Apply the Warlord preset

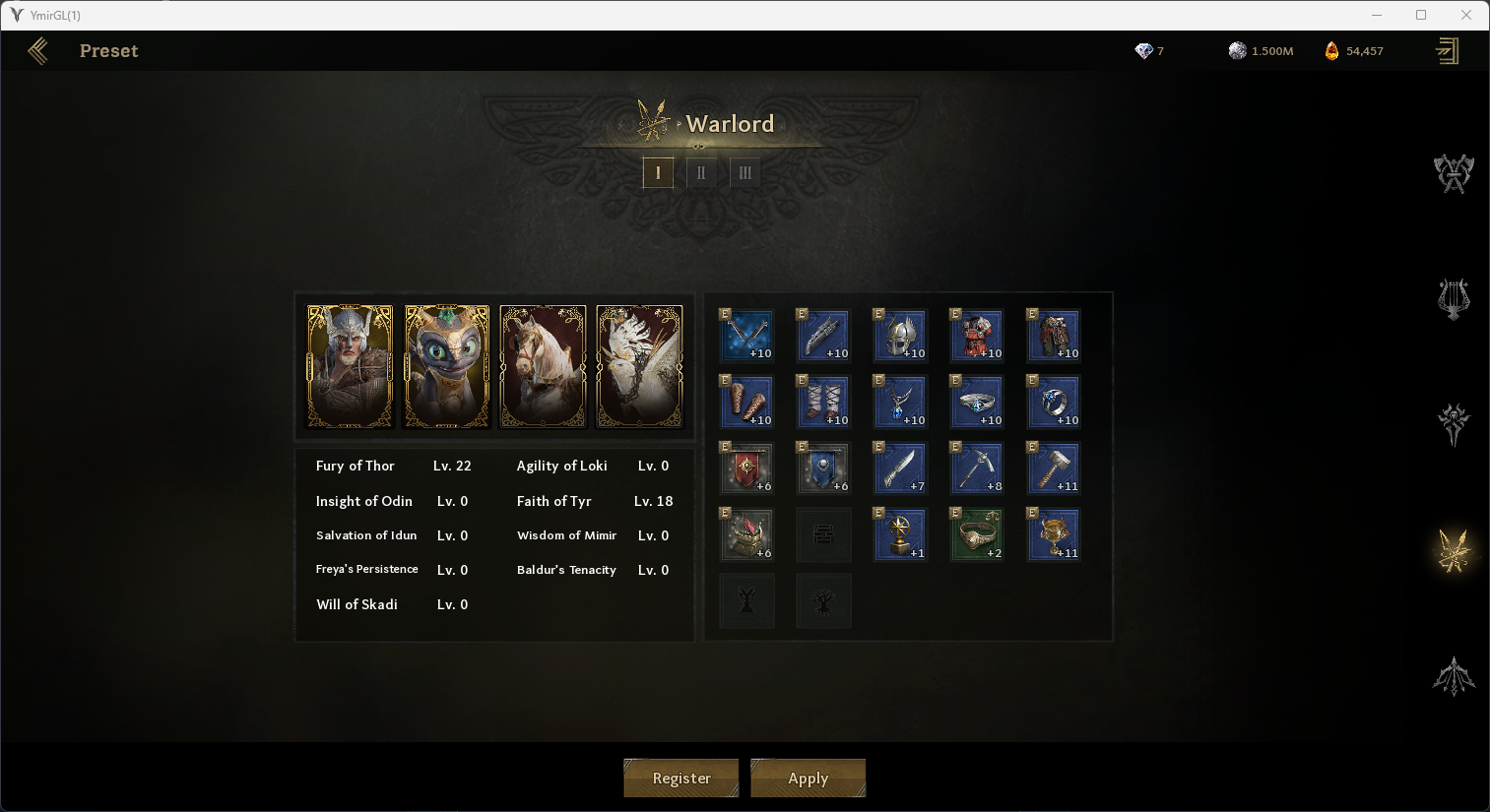(x=808, y=778)
